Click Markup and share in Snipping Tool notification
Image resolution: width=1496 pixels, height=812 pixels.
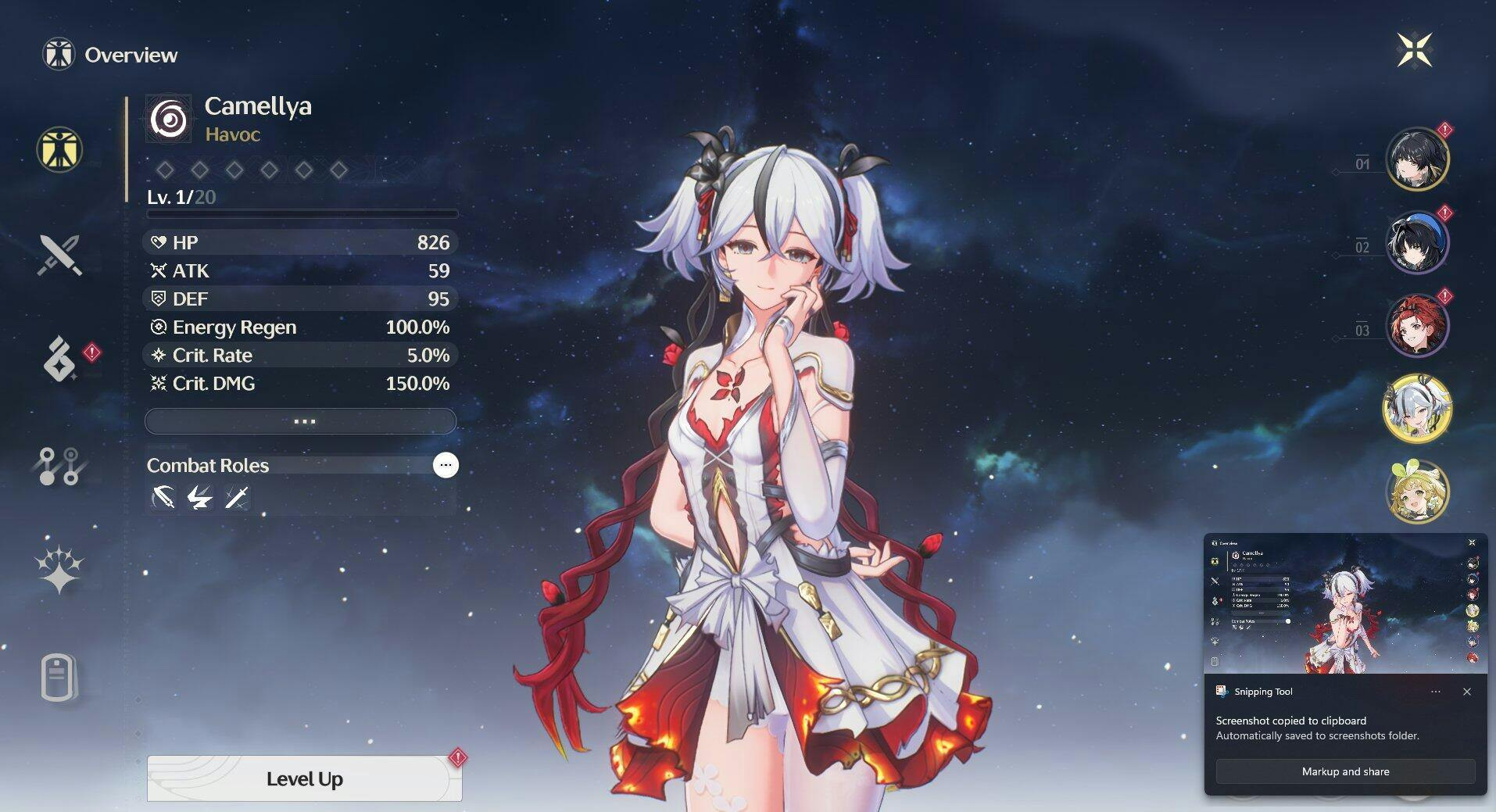(1345, 771)
